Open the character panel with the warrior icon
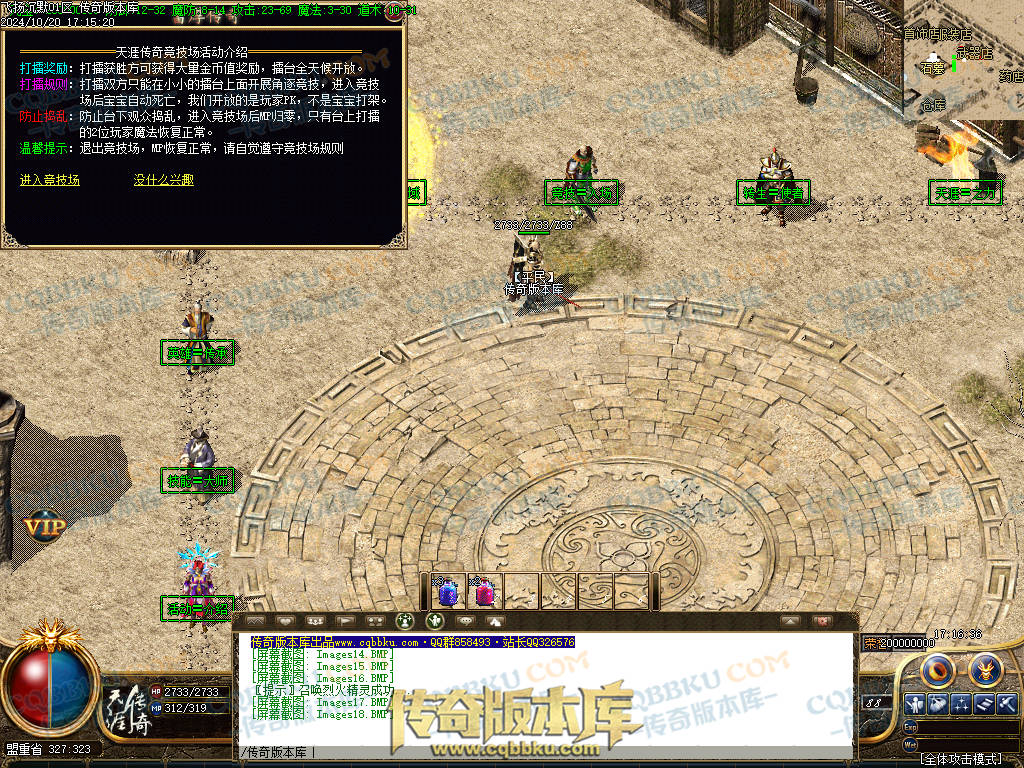 [x=913, y=704]
